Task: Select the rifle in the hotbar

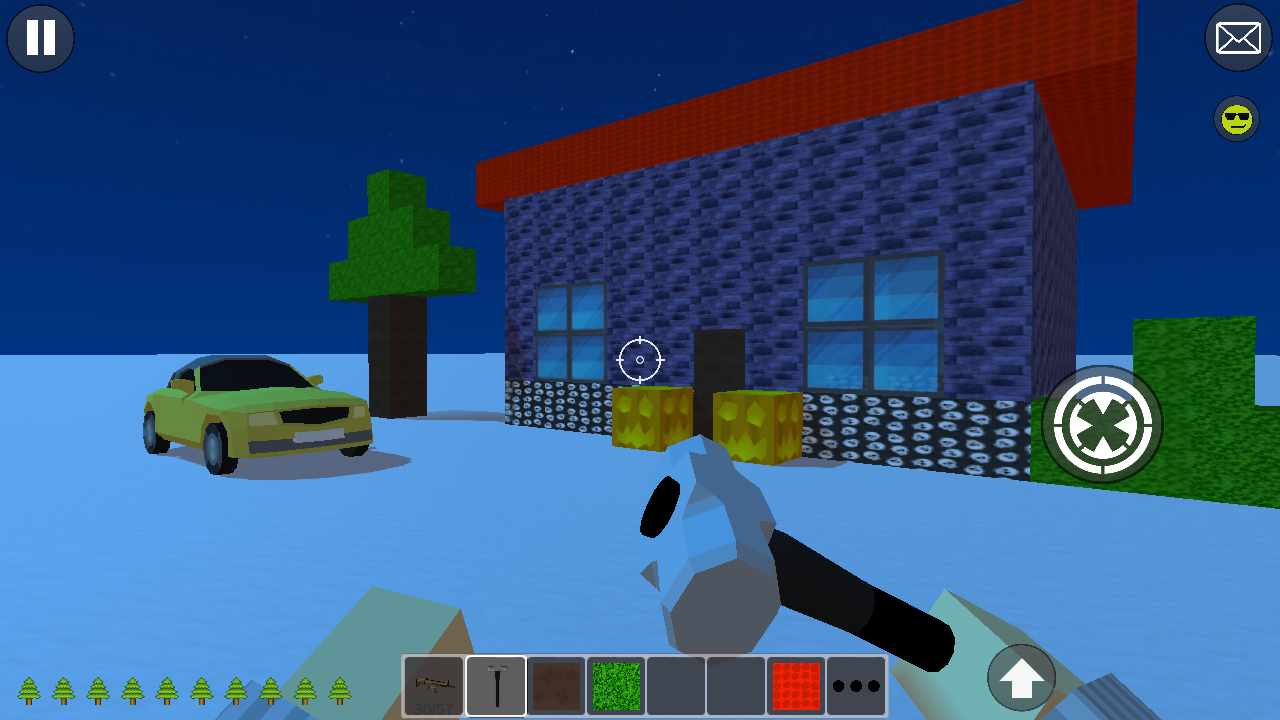Action: [x=432, y=685]
